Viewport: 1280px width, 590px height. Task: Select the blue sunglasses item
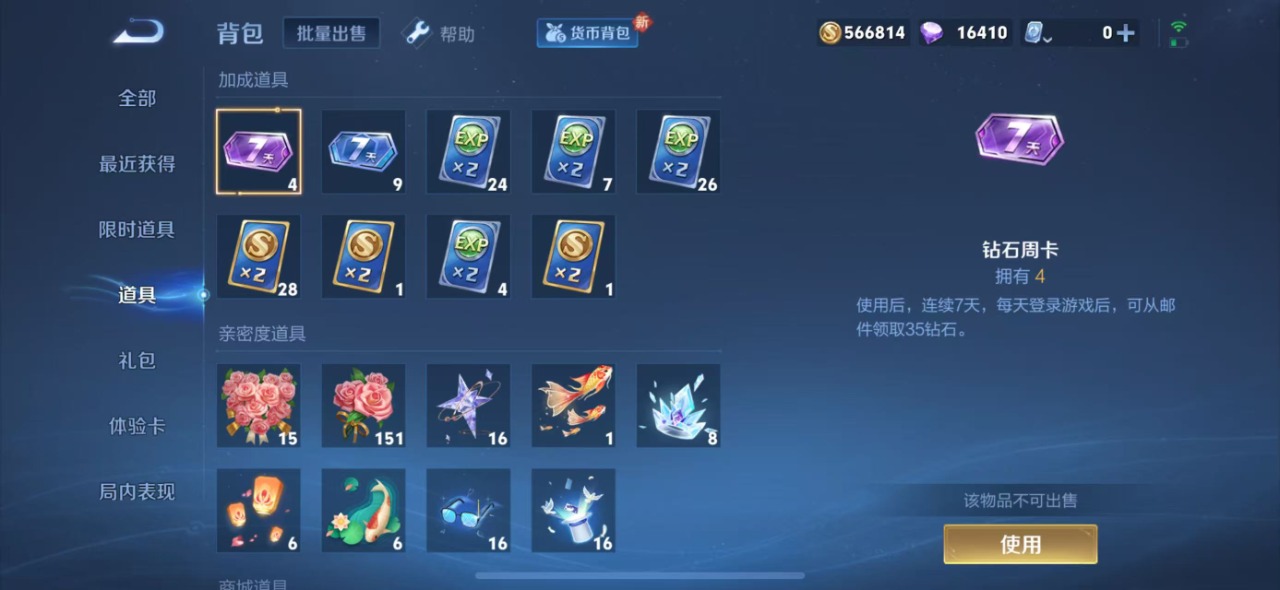(x=468, y=510)
